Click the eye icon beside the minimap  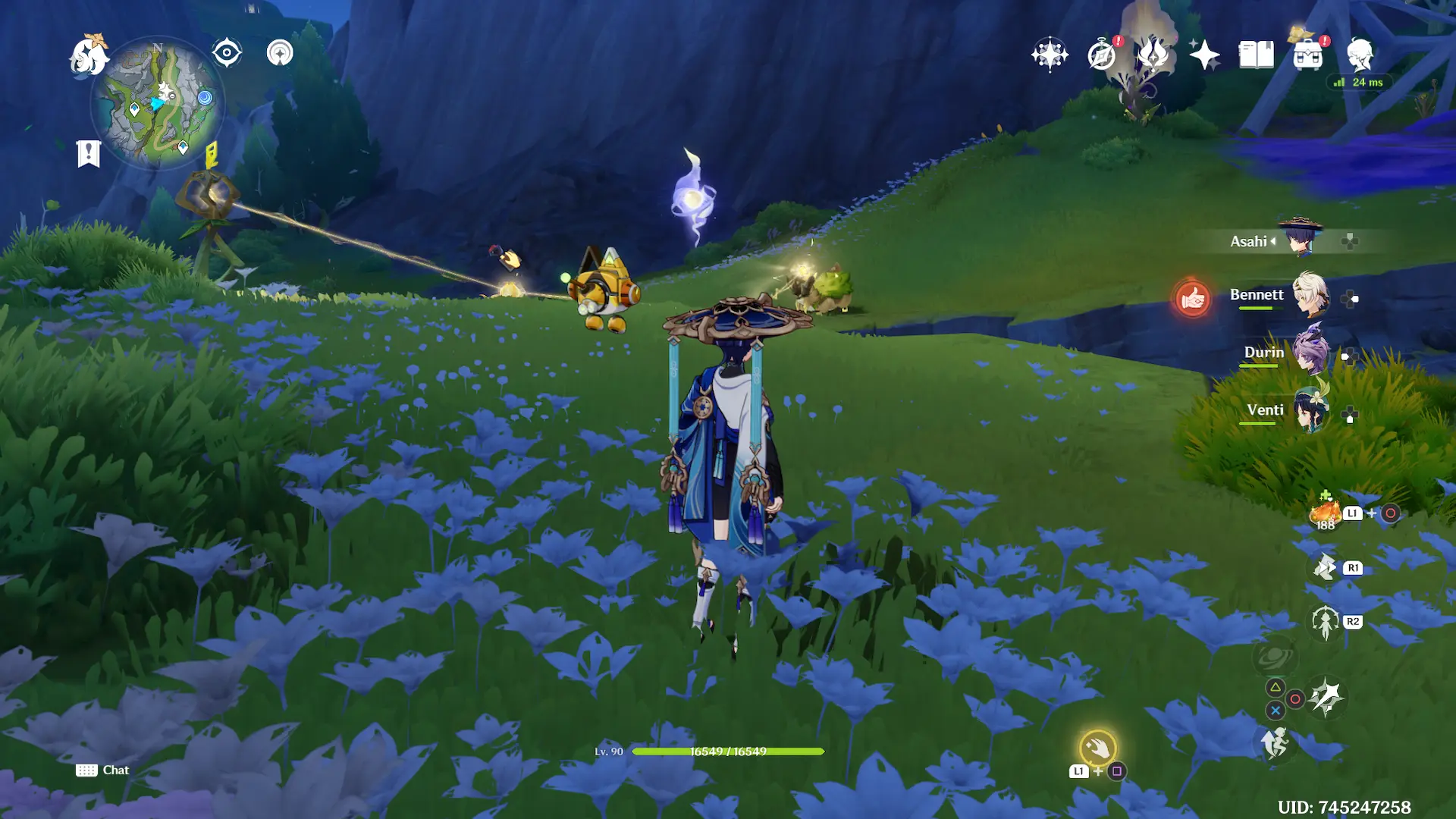coord(227,53)
